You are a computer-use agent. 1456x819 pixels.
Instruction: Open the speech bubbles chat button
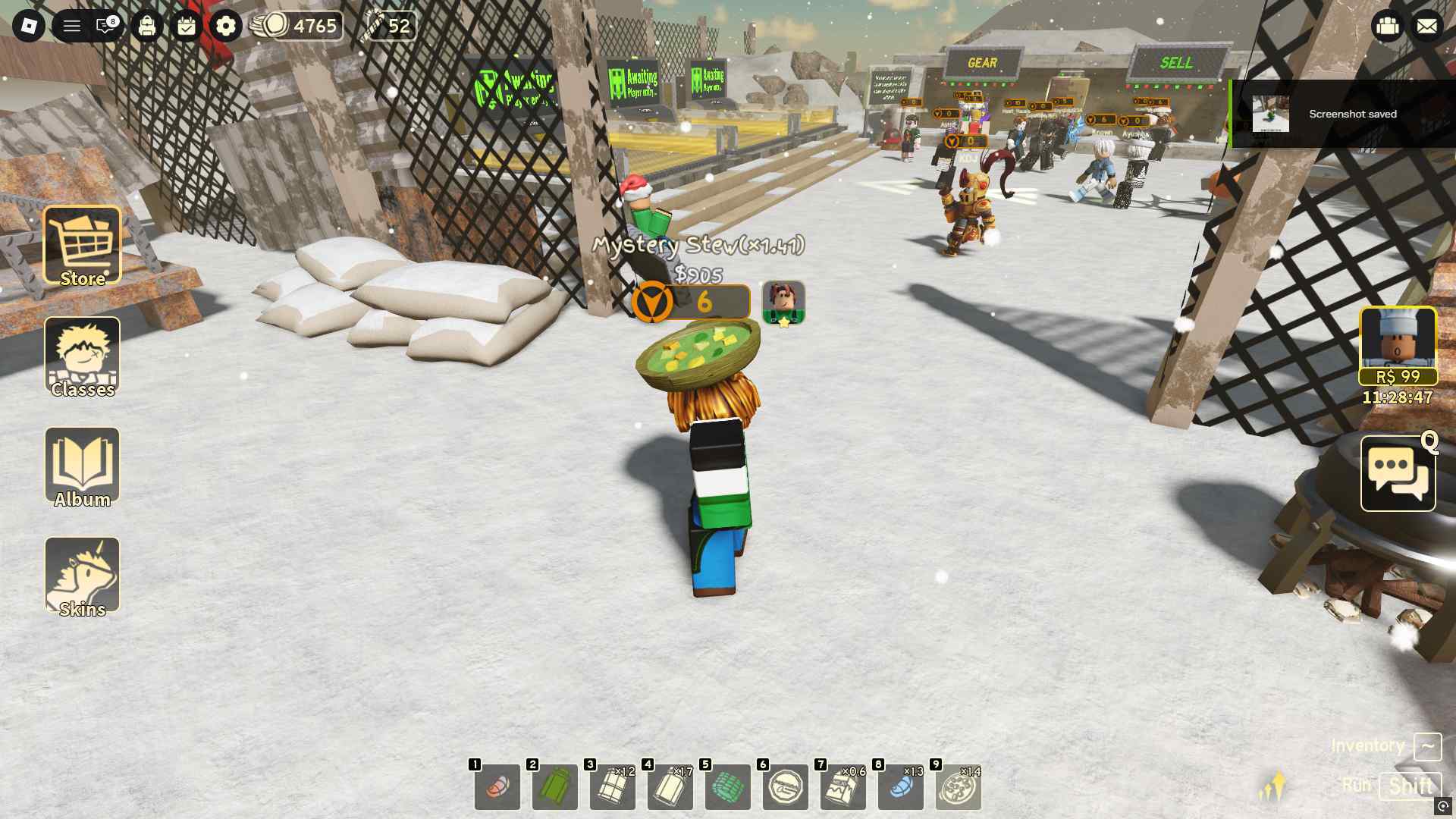point(1398,474)
